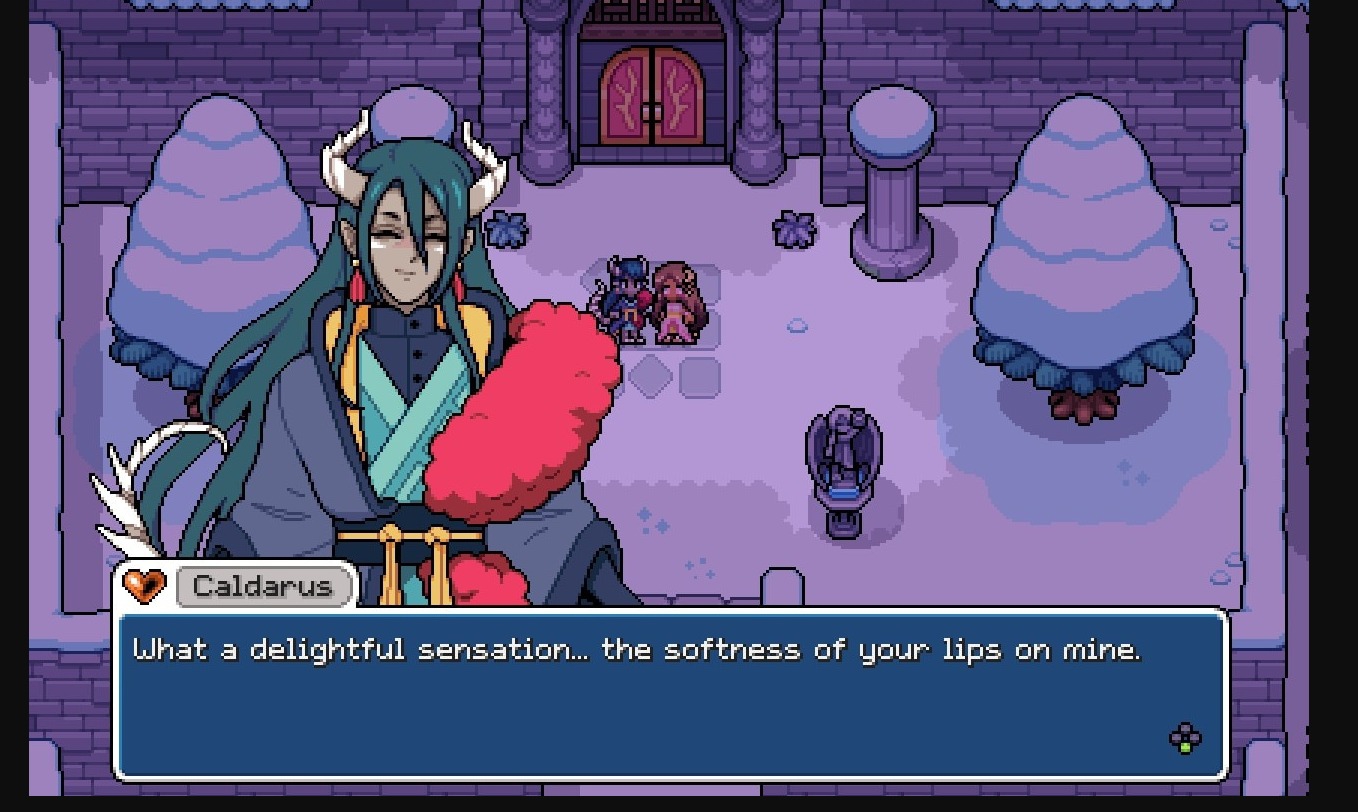
Task: Advance dialogue with the clover continue icon
Action: [x=1185, y=739]
